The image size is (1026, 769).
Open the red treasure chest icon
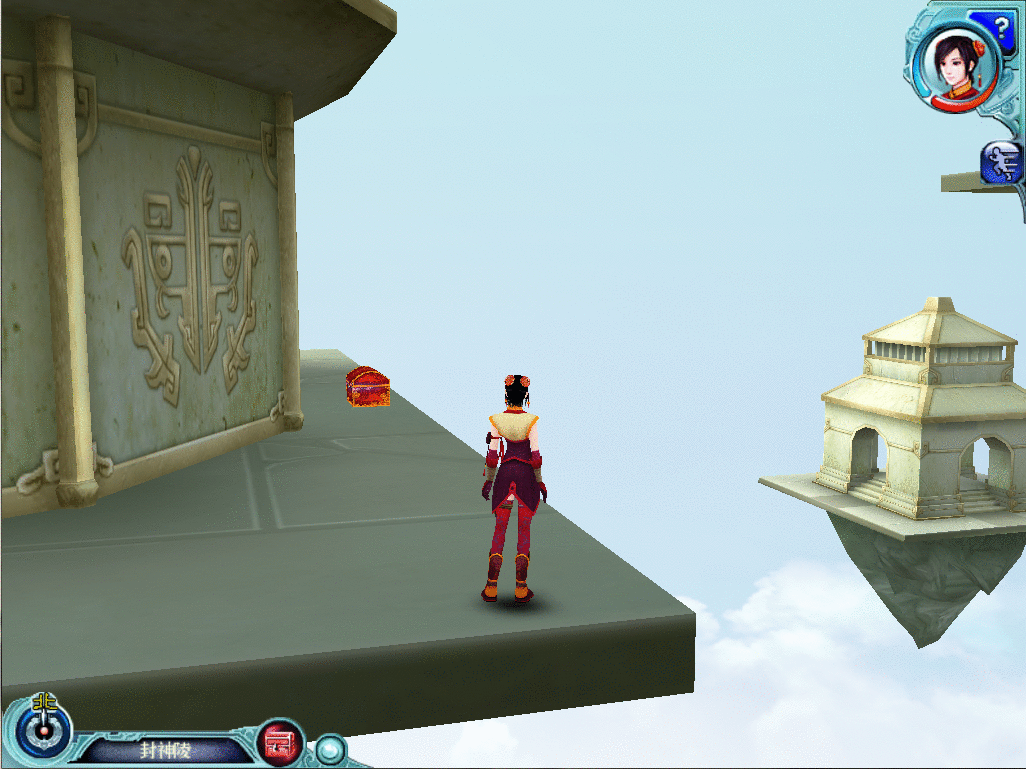coord(281,743)
